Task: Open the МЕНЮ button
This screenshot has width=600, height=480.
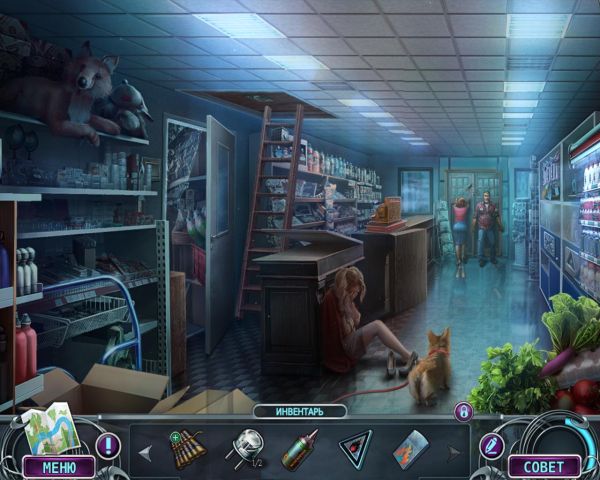Action: [x=59, y=467]
